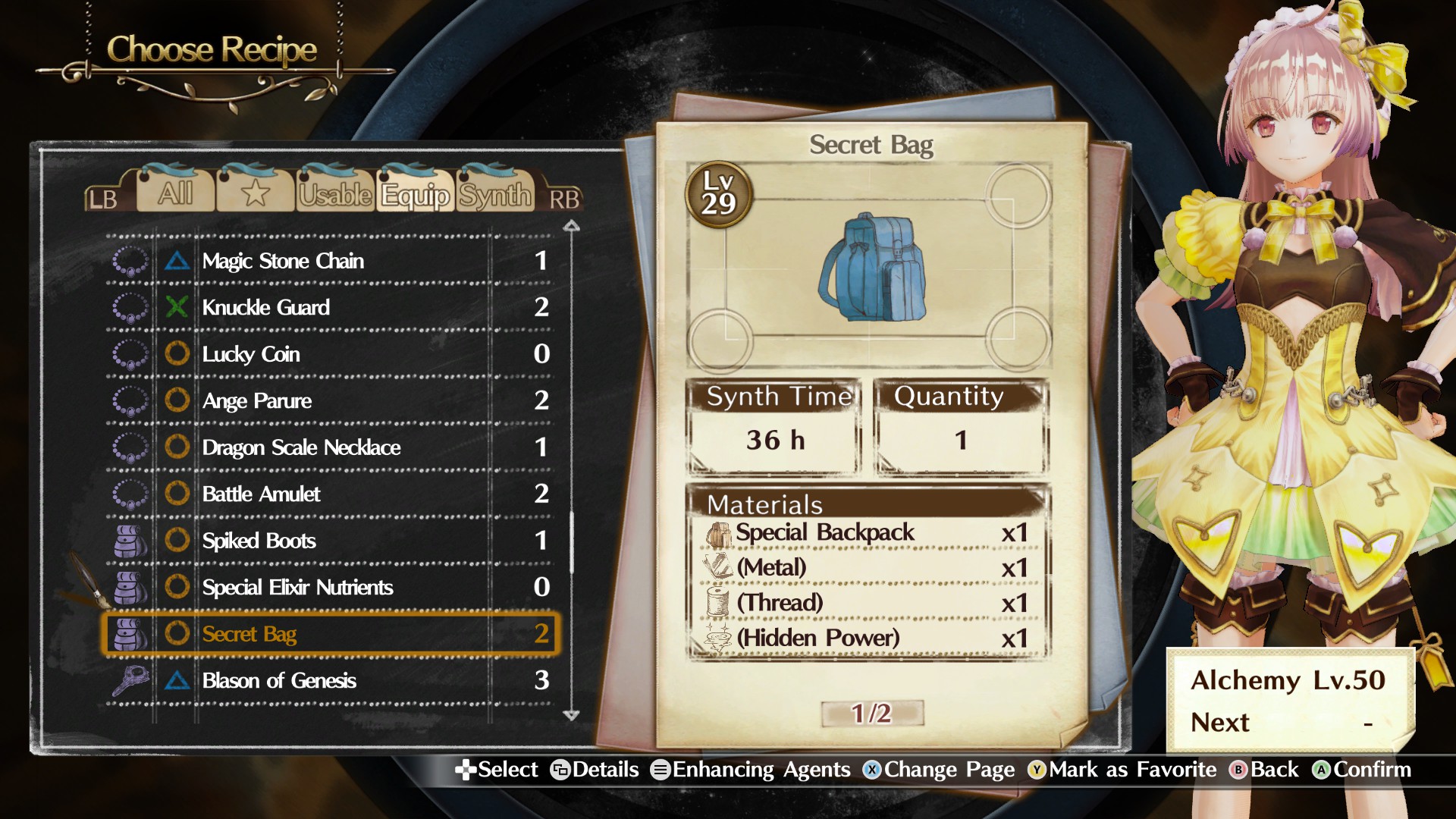Image resolution: width=1456 pixels, height=819 pixels.
Task: Select the backpack icon beside Secret Bag
Action: click(x=130, y=634)
